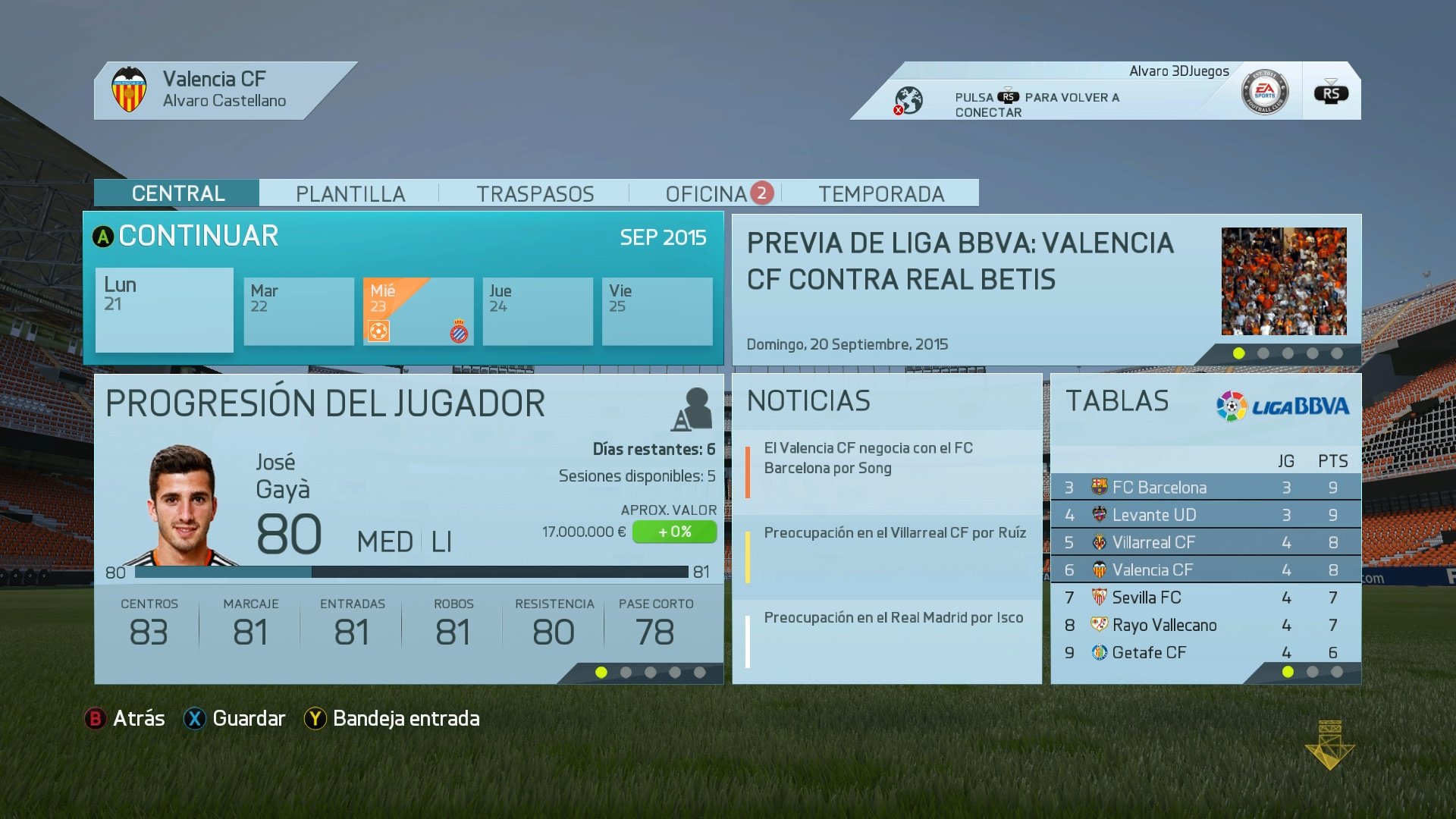
Task: Select the yellow pagination dot in Tablas
Action: [1287, 671]
